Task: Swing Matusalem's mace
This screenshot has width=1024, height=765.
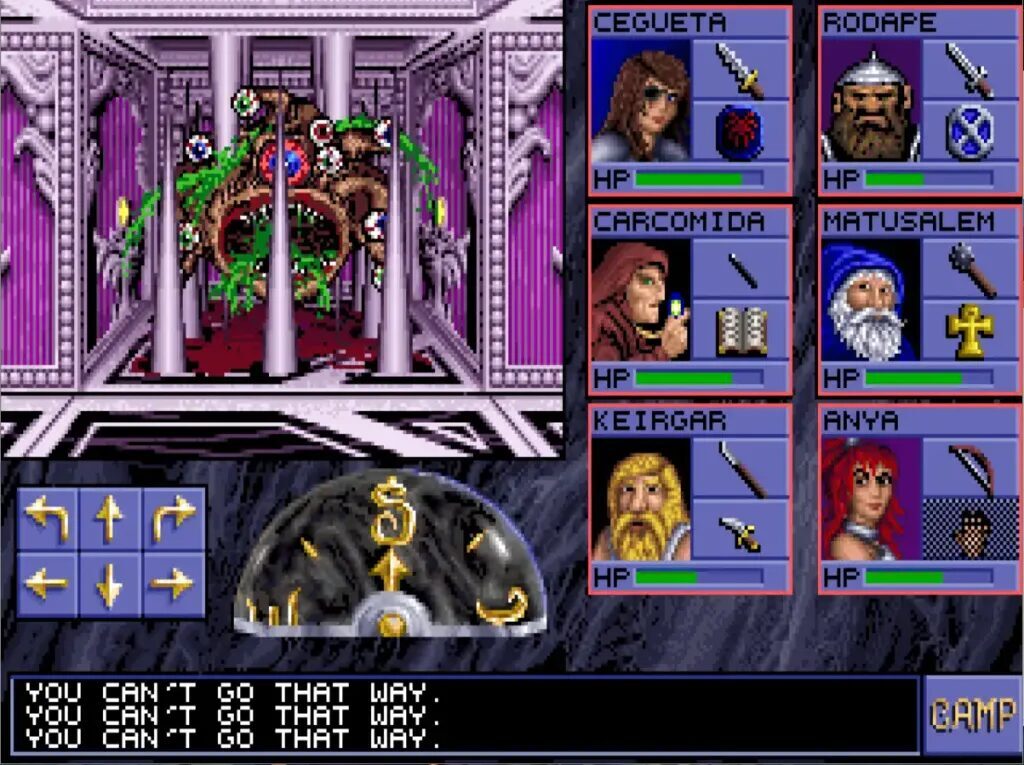Action: pyautogui.click(x=969, y=268)
